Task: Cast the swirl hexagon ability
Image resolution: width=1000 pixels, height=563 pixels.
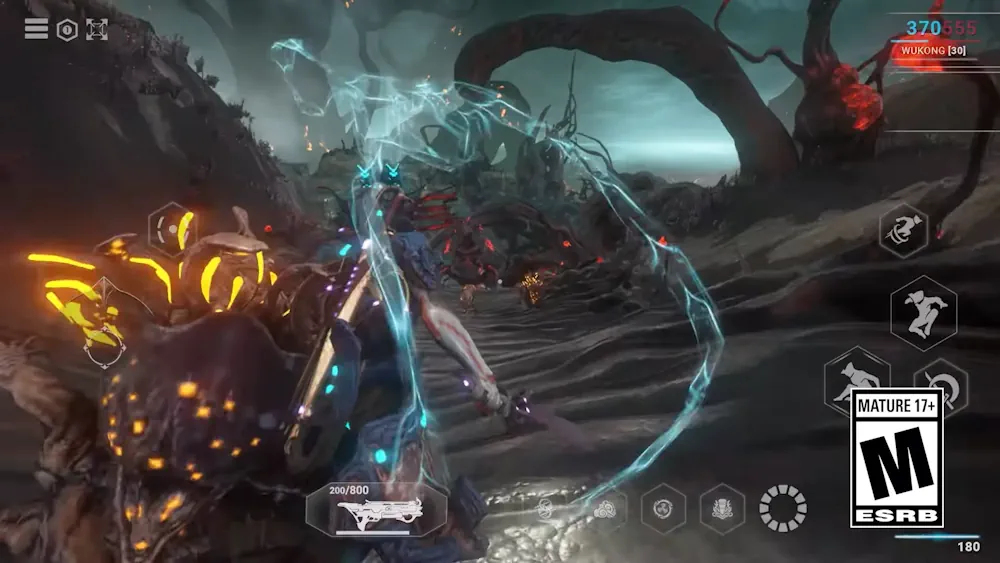Action: 663,508
